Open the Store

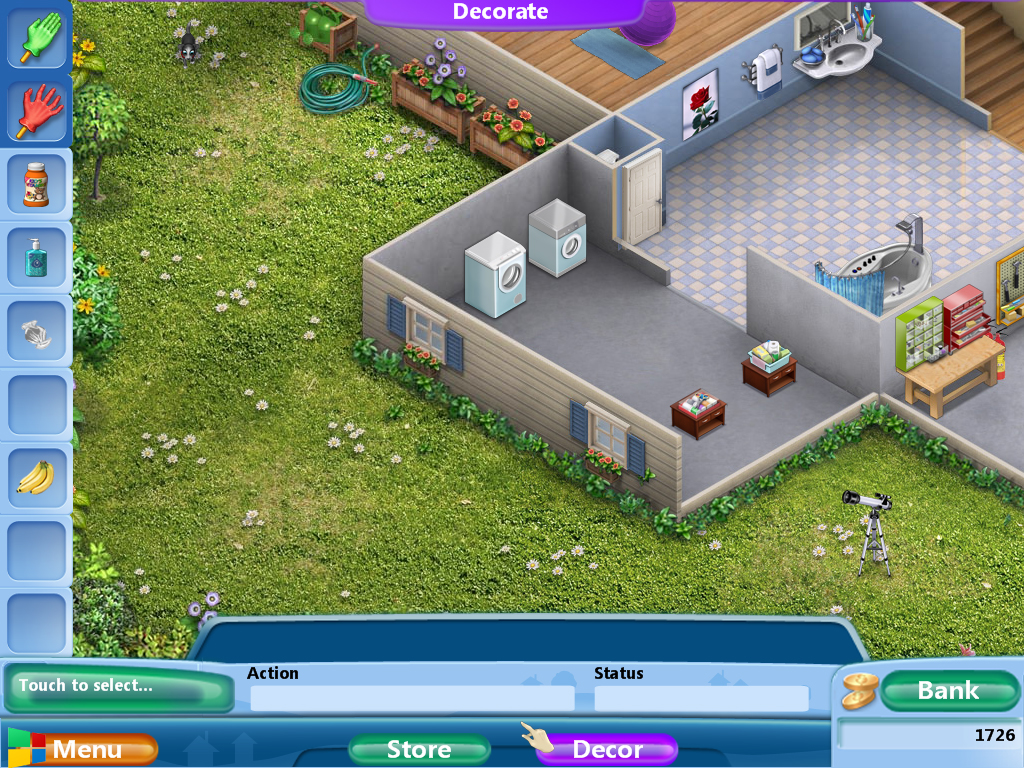[419, 749]
